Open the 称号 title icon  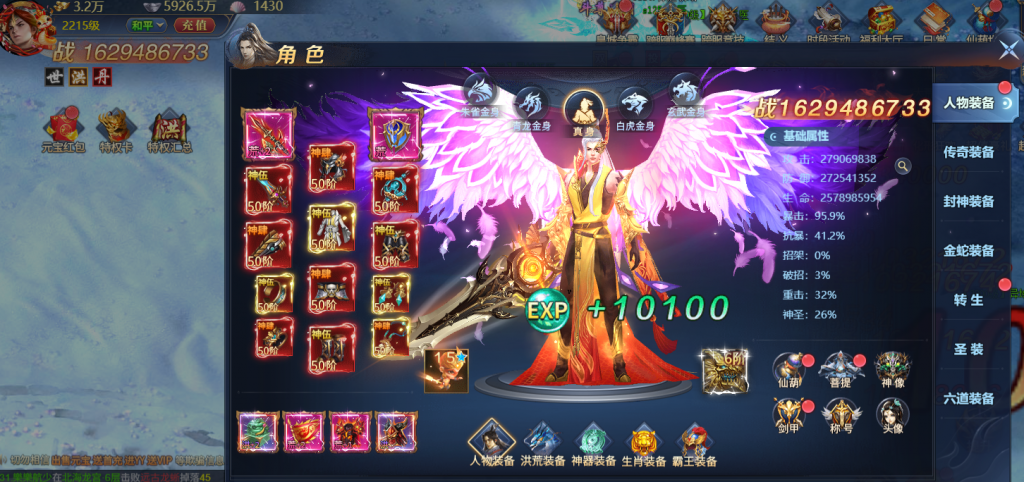tap(841, 417)
